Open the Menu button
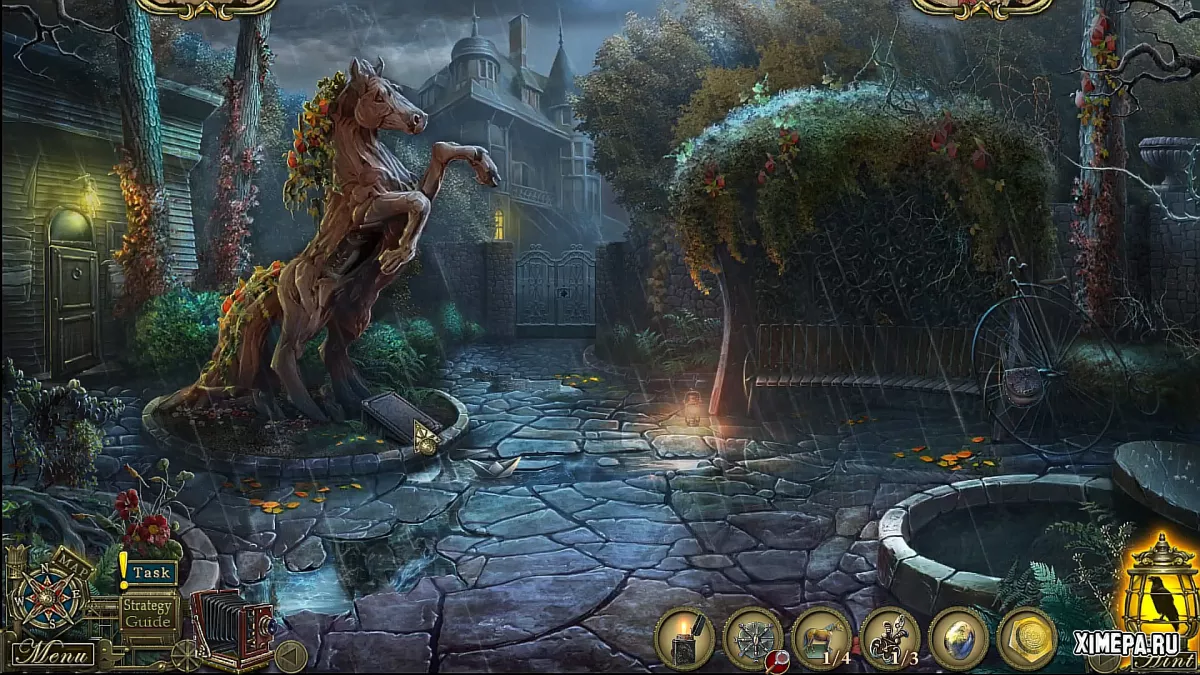 click(x=53, y=655)
